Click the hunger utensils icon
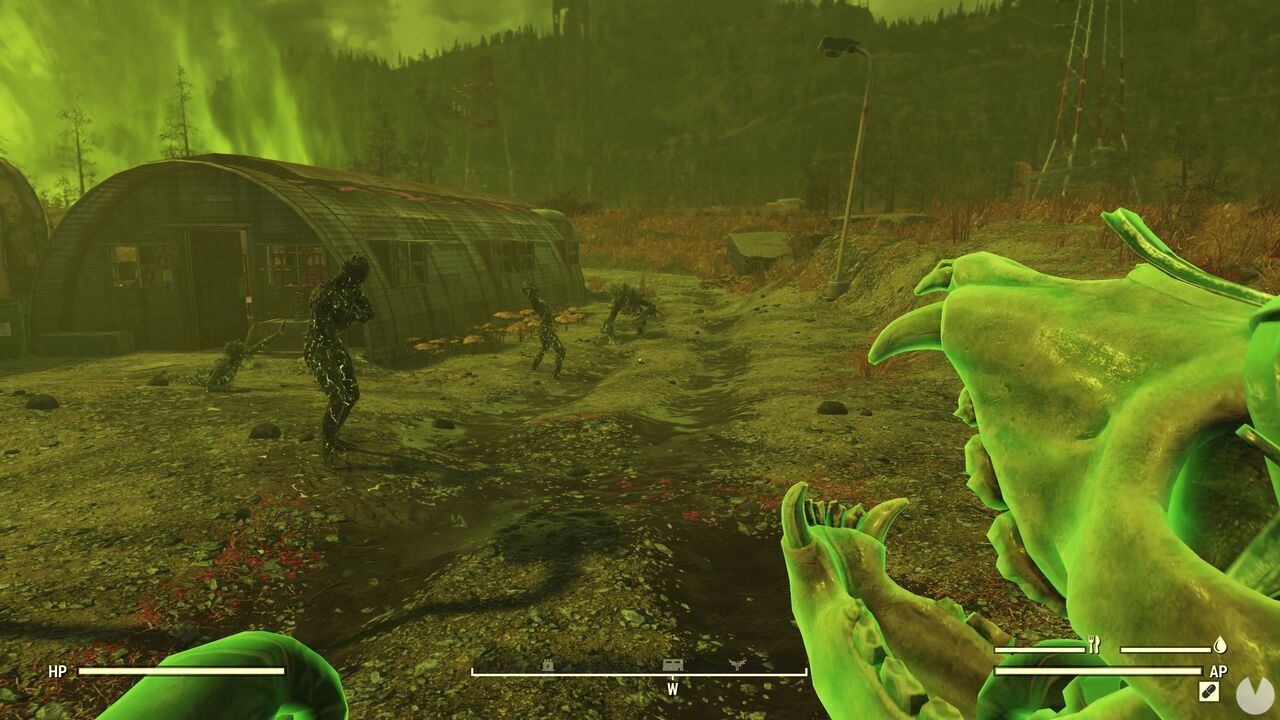Screen dimensions: 1280x720 [1094, 645]
